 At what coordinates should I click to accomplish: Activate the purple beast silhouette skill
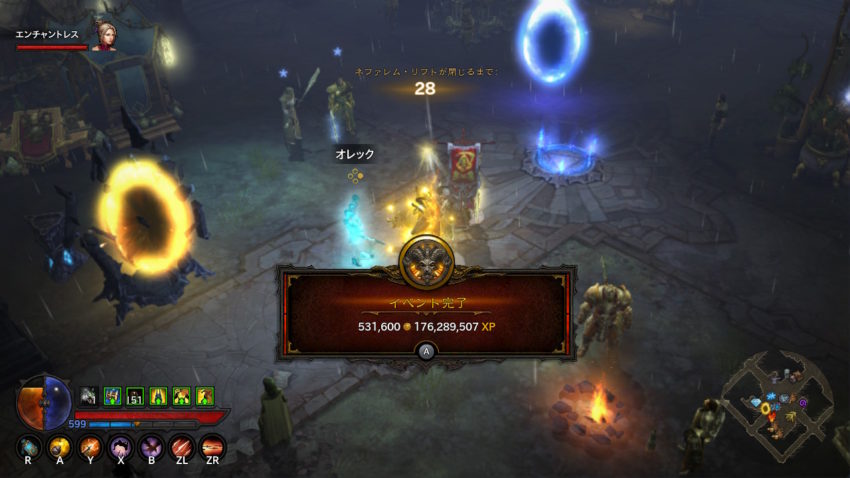pyautogui.click(x=121, y=446)
